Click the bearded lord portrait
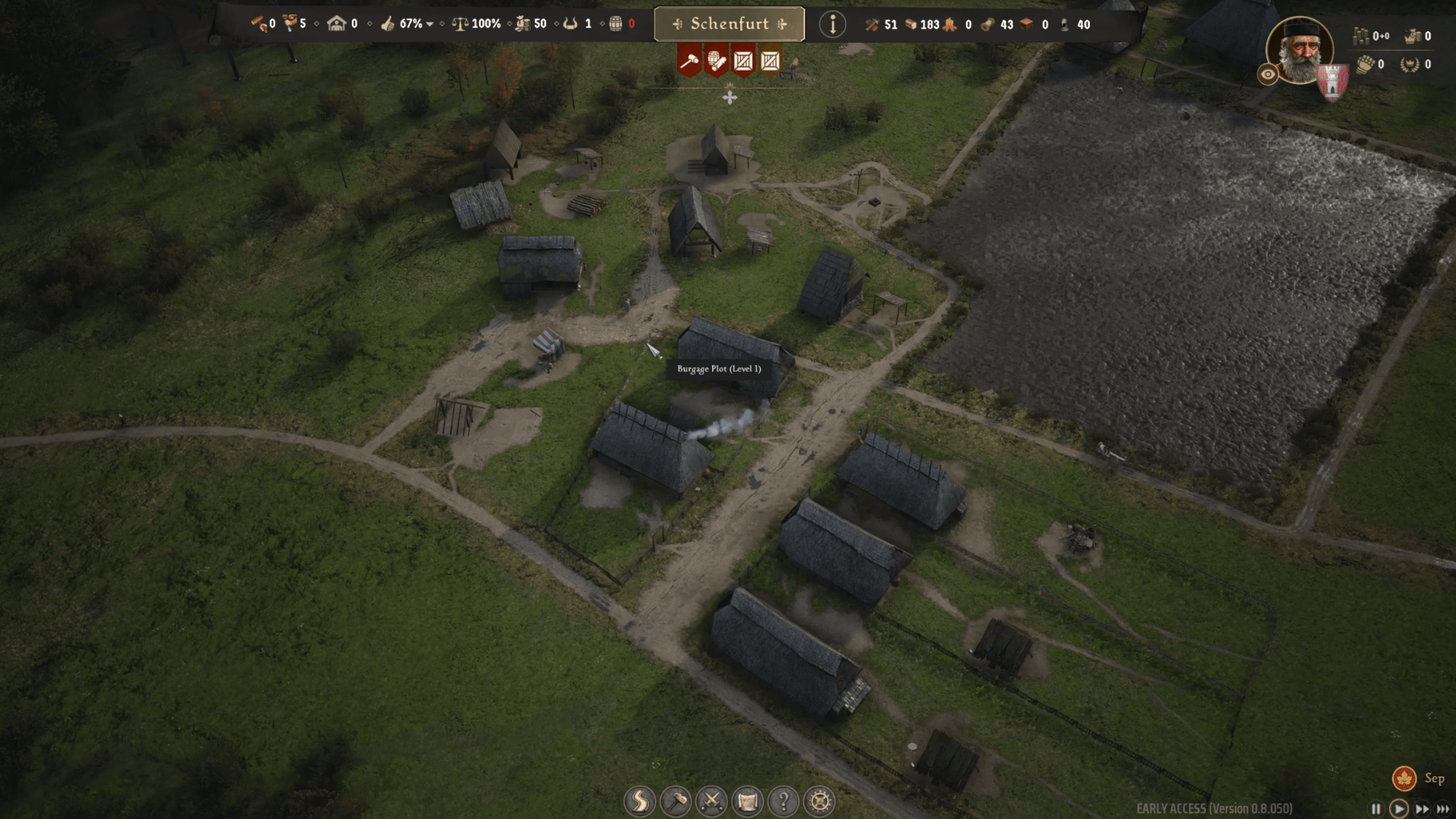1456x819 pixels. 1300,49
